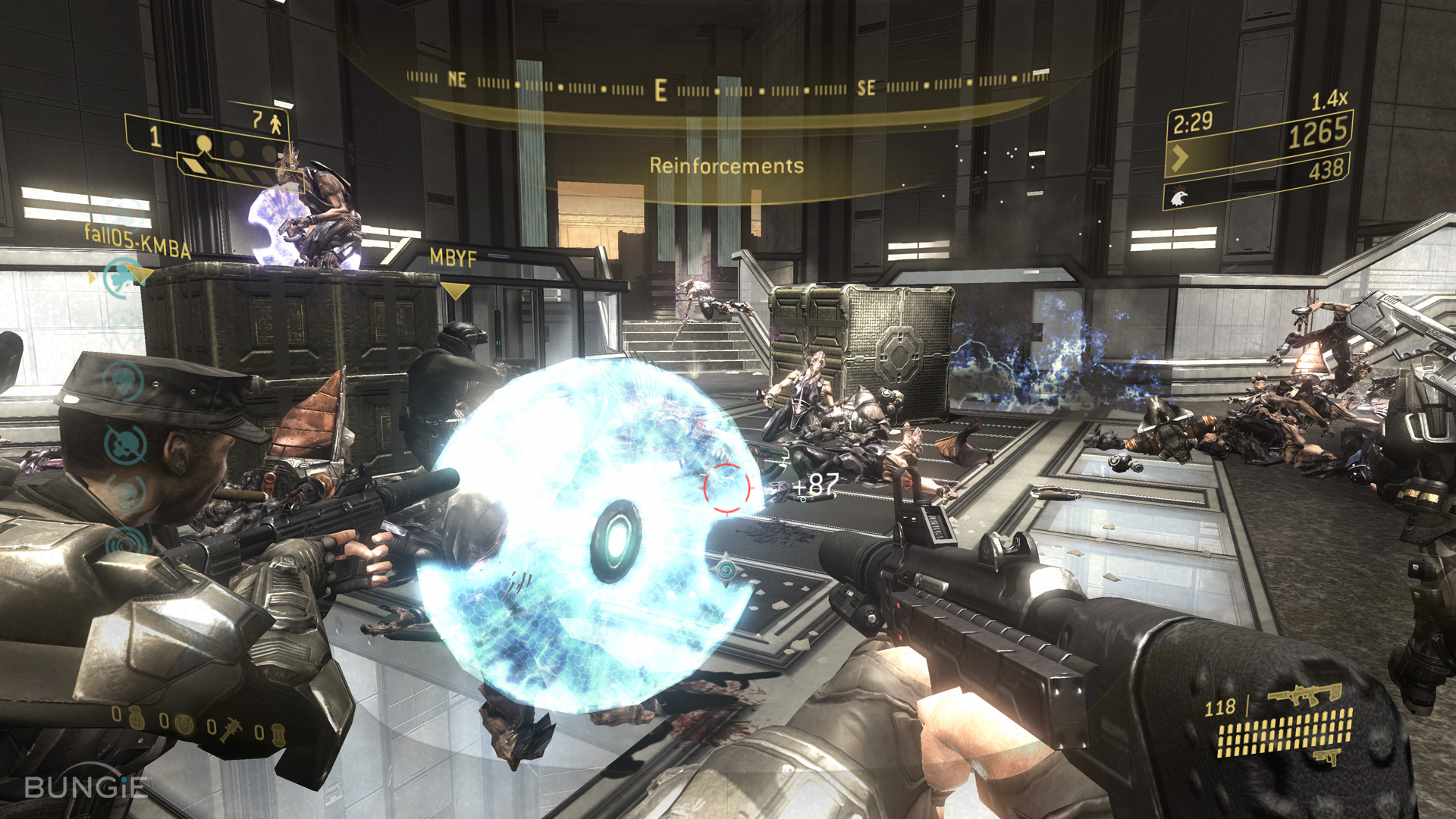Click the Reinforcements banner
Image resolution: width=1456 pixels, height=819 pixels.
[726, 163]
